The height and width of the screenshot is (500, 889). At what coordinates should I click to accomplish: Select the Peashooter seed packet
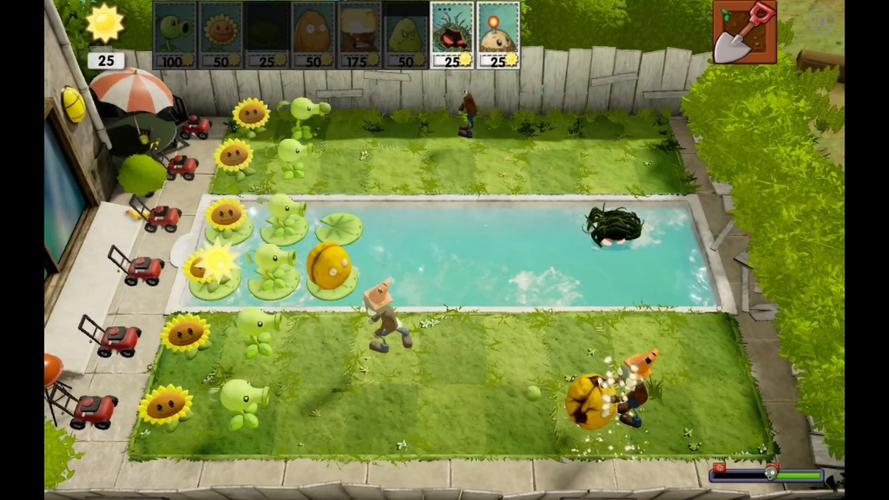point(174,34)
